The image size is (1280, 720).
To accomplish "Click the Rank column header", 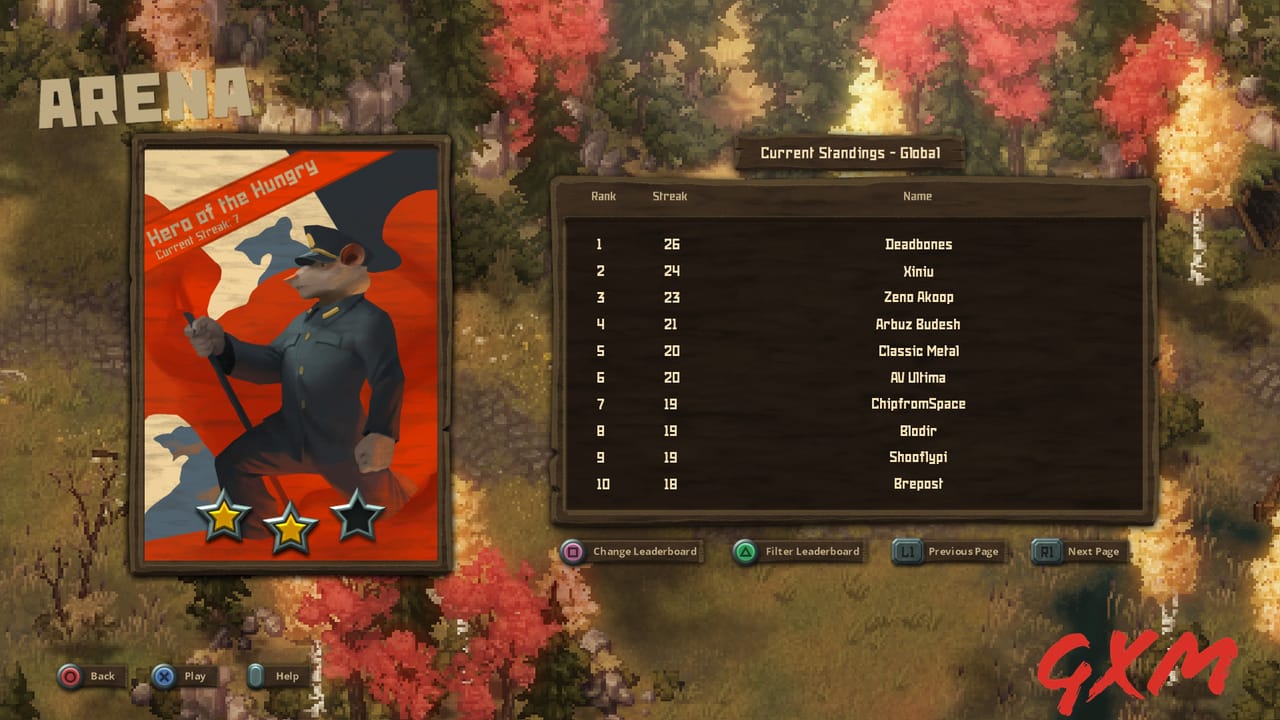I will (602, 196).
